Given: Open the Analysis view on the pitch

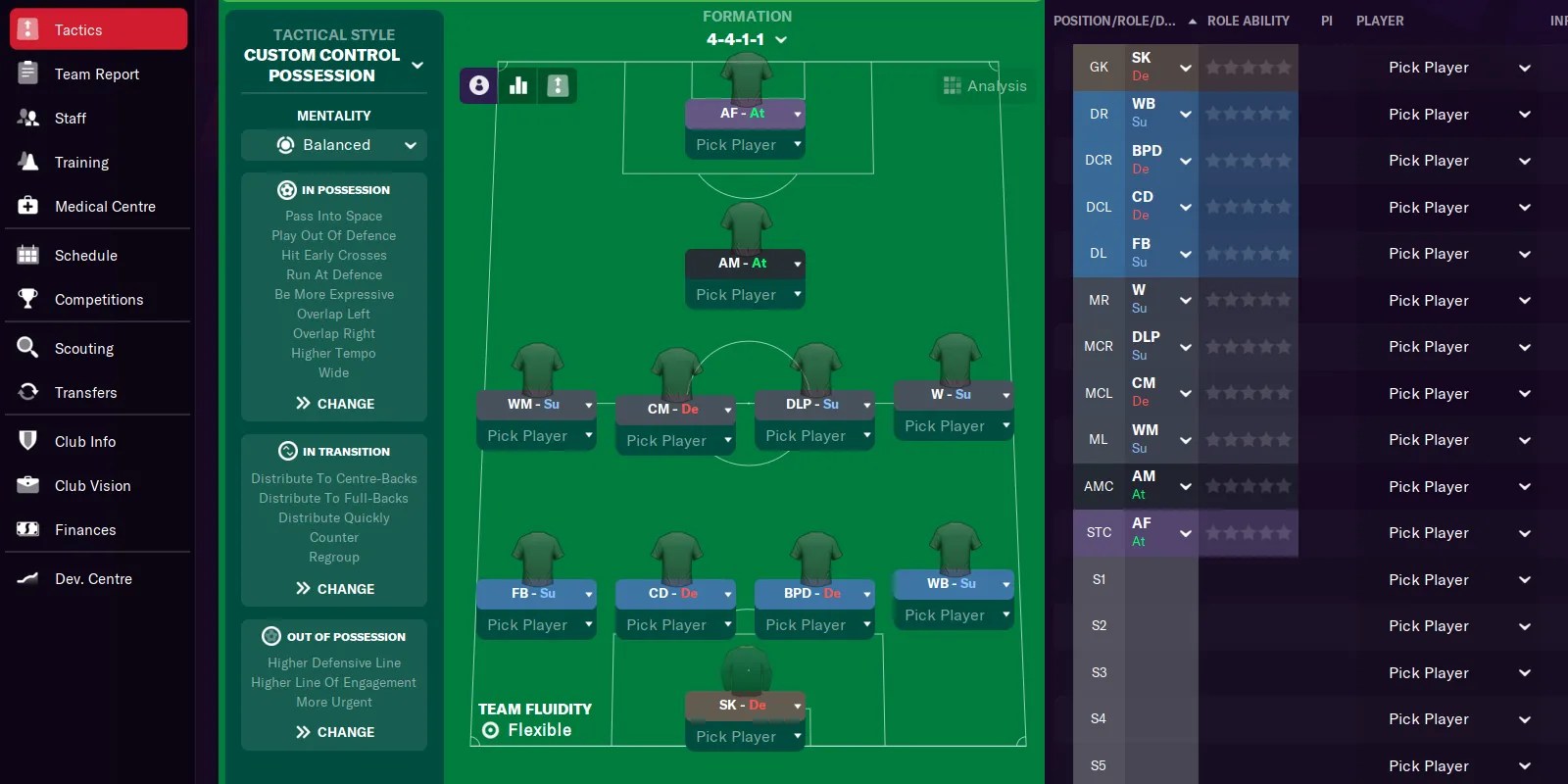Looking at the screenshot, I should (985, 85).
